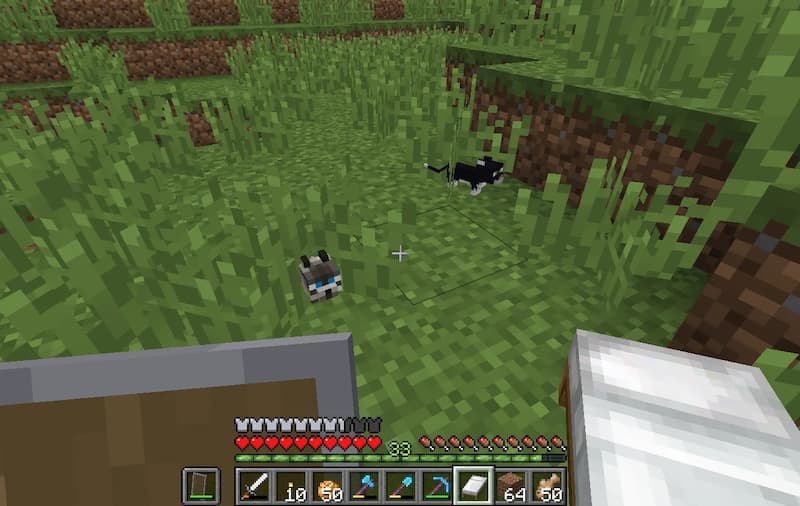Choose the torch stack of 10
The image size is (800, 506).
[x=291, y=486]
